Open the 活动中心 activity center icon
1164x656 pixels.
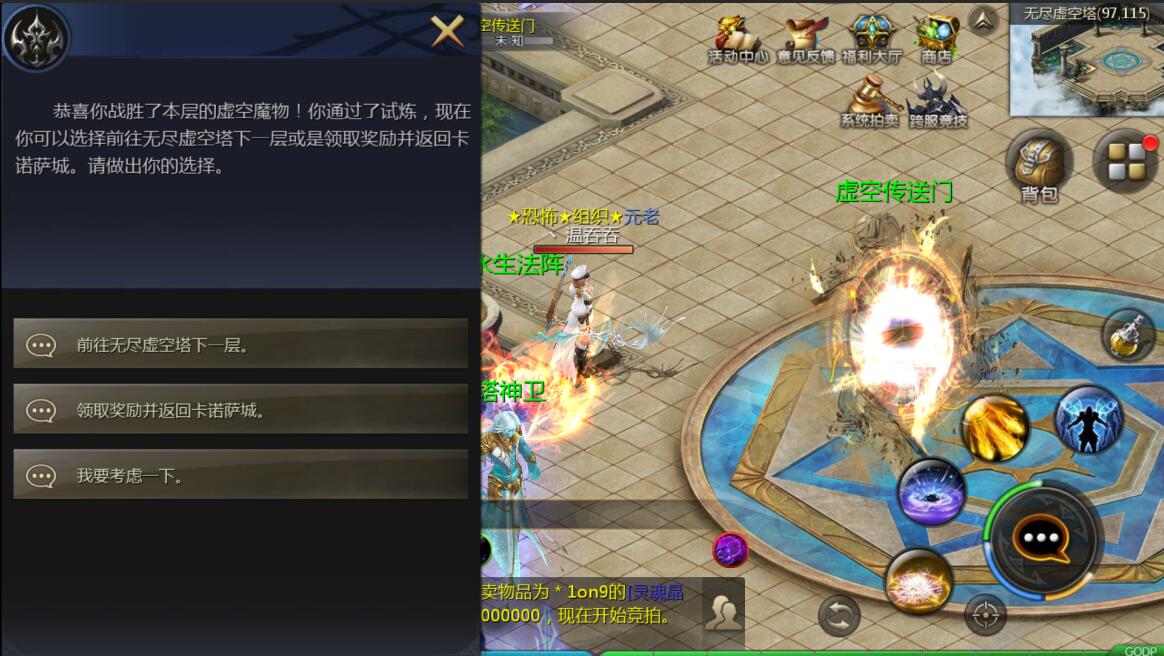737,40
